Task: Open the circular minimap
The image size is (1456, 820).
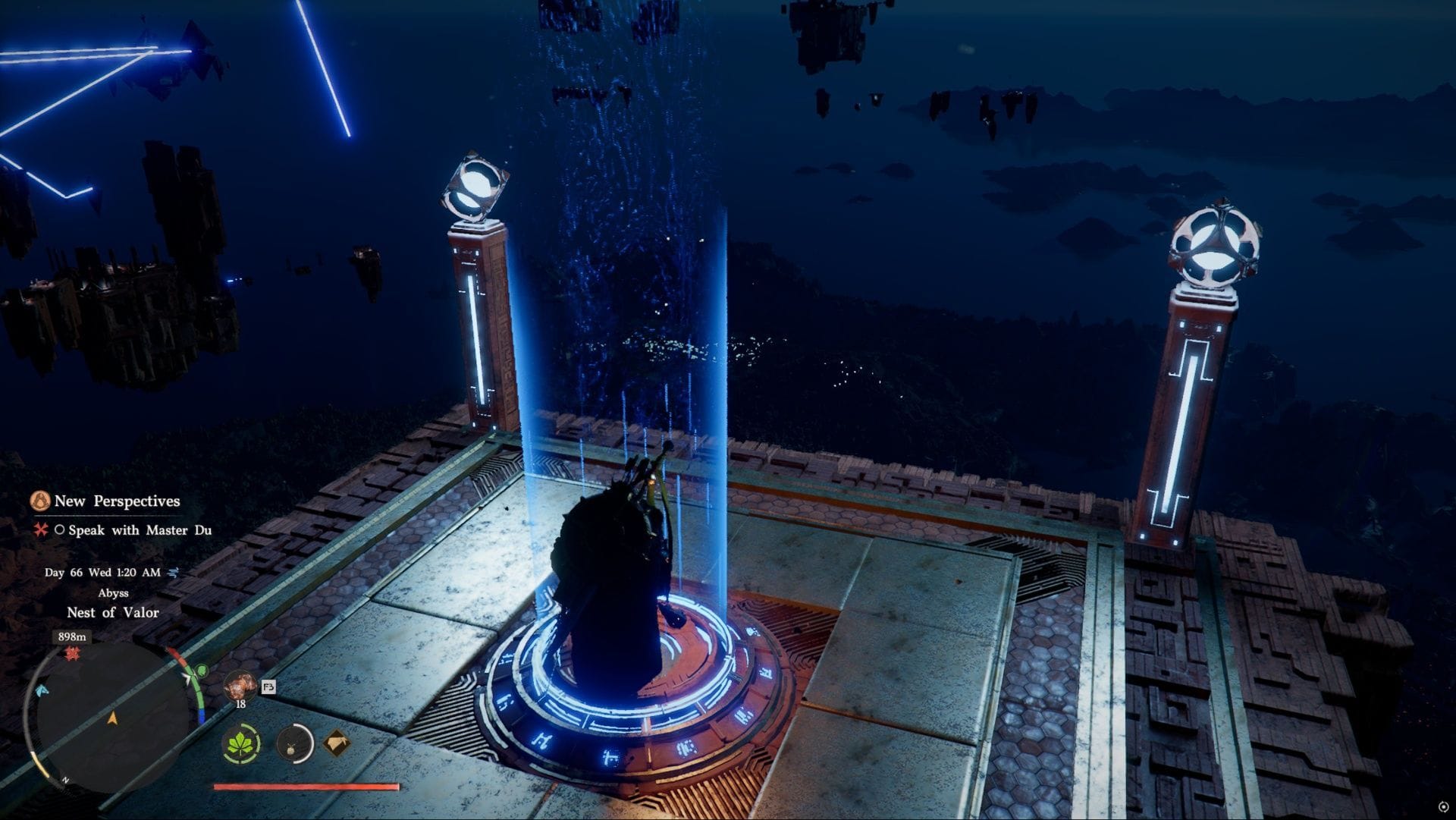Action: coord(112,718)
